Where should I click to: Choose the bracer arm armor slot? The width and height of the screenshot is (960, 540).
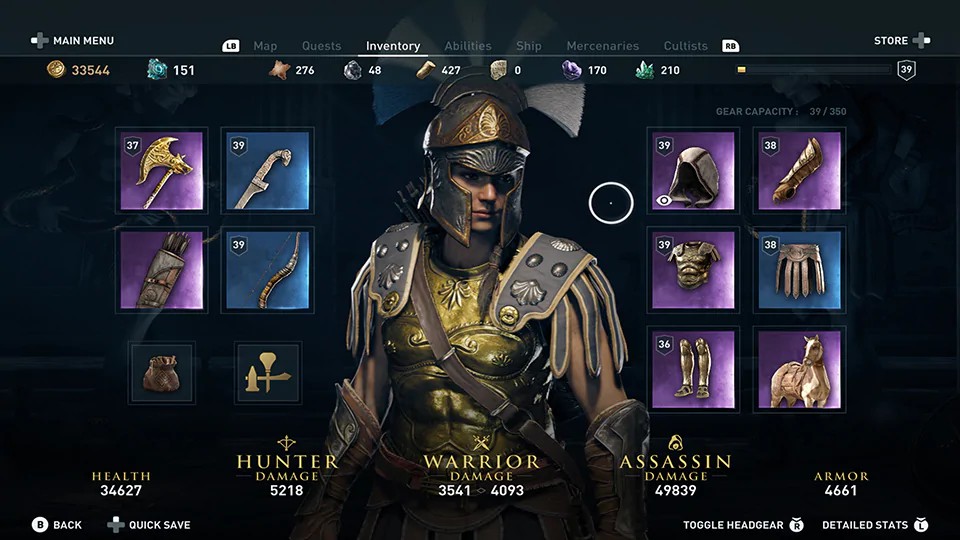[799, 171]
